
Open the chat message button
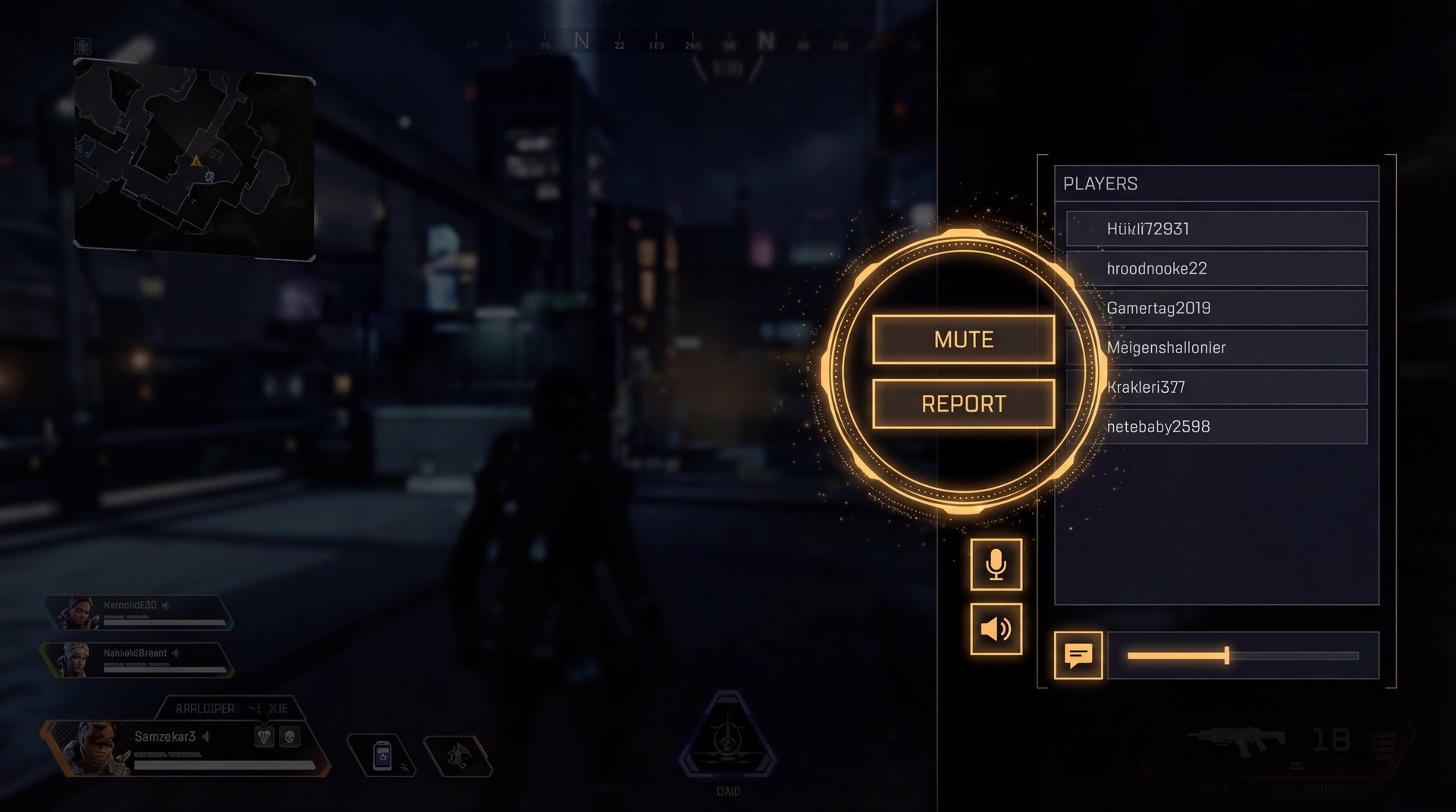click(1078, 655)
